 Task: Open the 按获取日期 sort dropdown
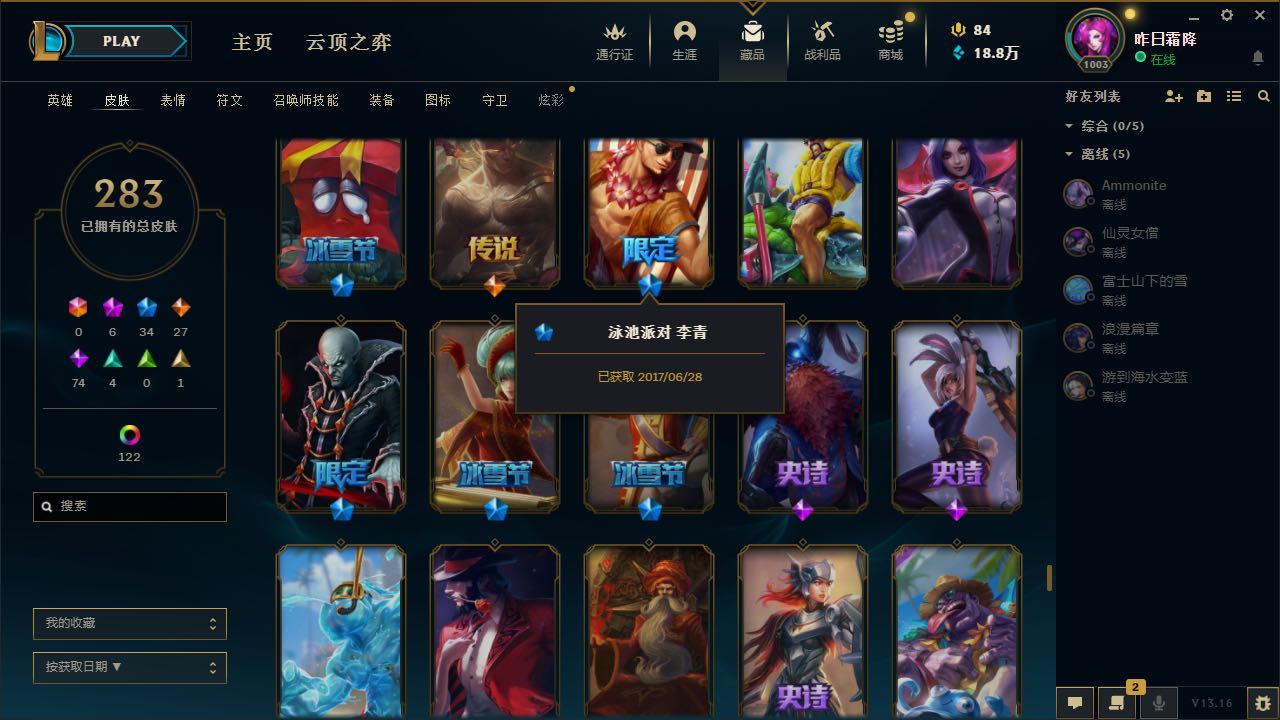pos(129,667)
